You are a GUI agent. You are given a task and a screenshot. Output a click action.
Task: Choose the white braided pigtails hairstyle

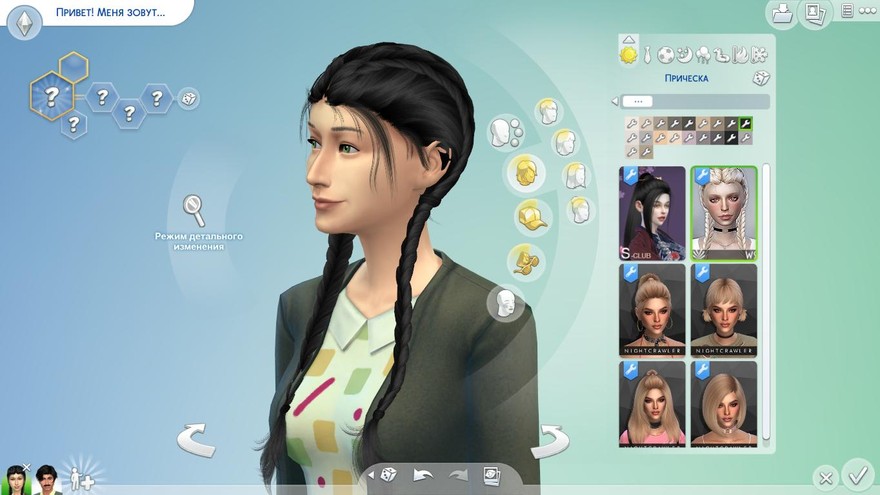coord(724,213)
